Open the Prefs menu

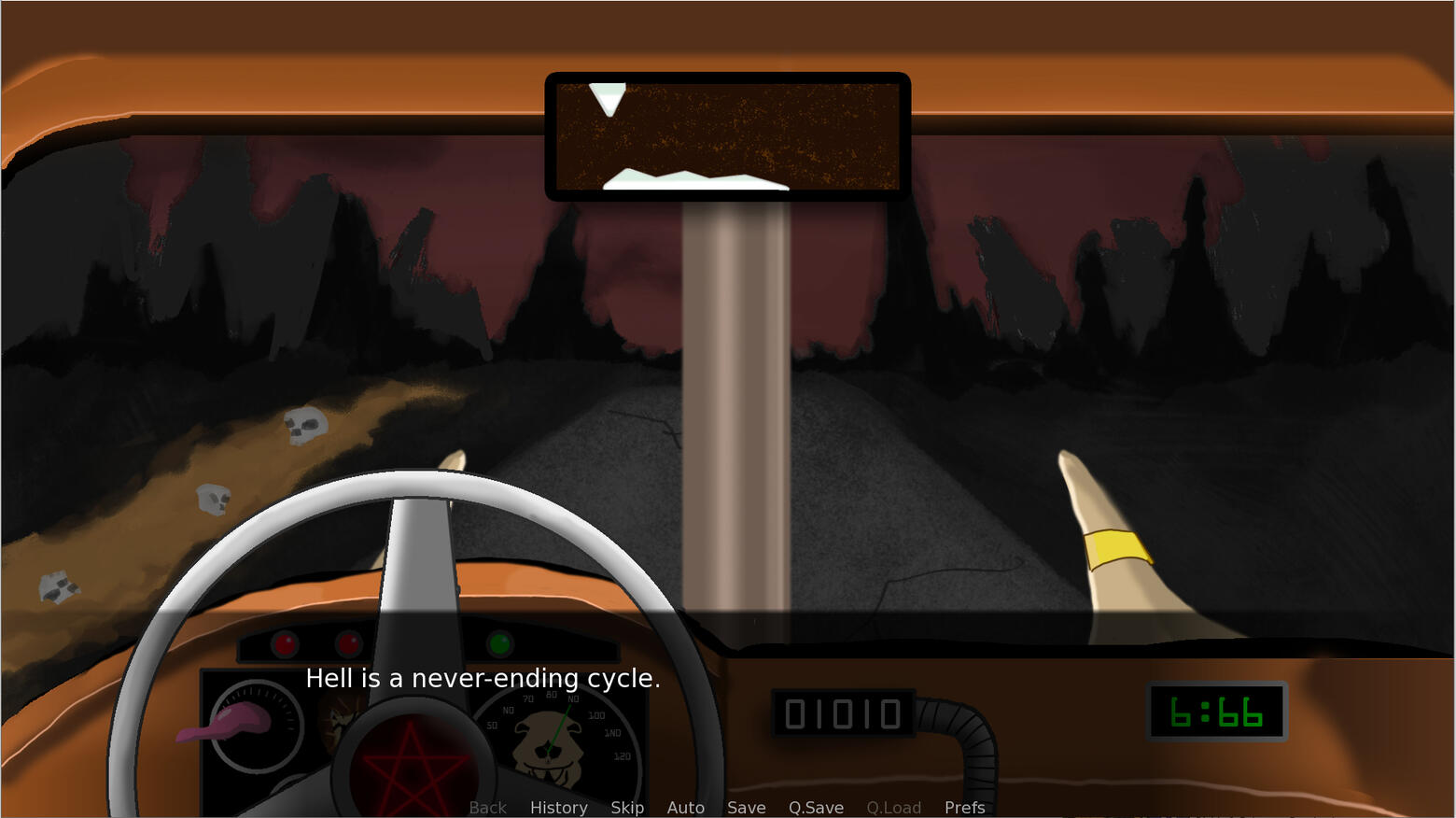(x=964, y=808)
